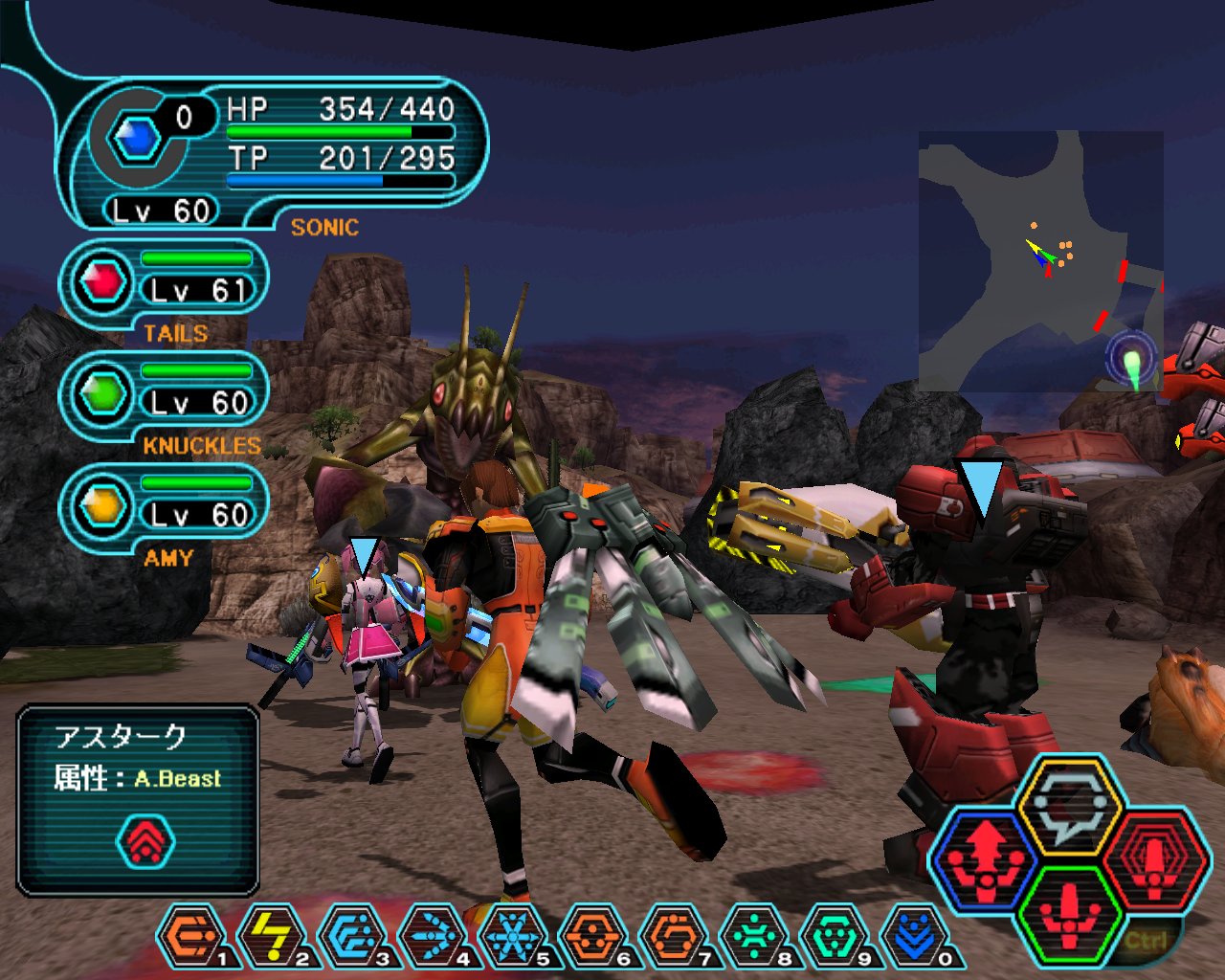Trigger the blue arrow technique in slot 4
Viewport: 1225px width, 980px height.
[434, 937]
